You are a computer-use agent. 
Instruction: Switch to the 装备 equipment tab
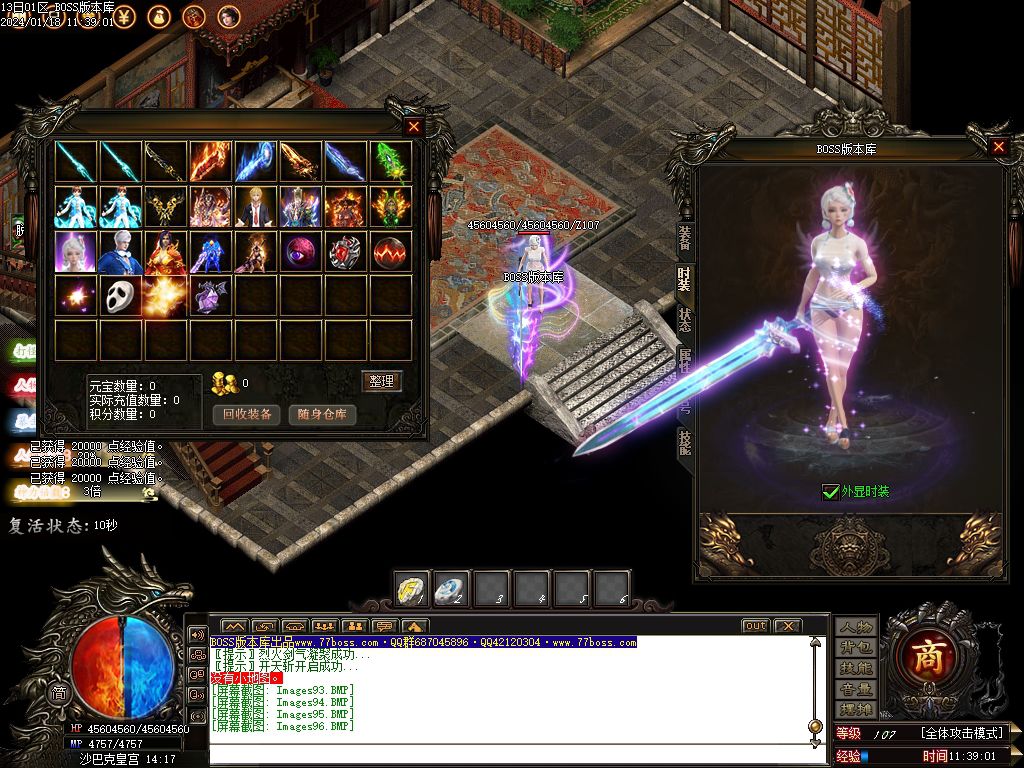click(x=684, y=236)
